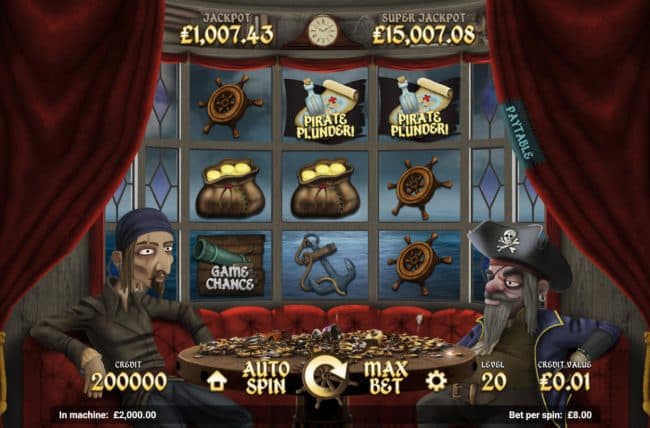
Task: Go to the home screen icon
Action: (x=216, y=380)
